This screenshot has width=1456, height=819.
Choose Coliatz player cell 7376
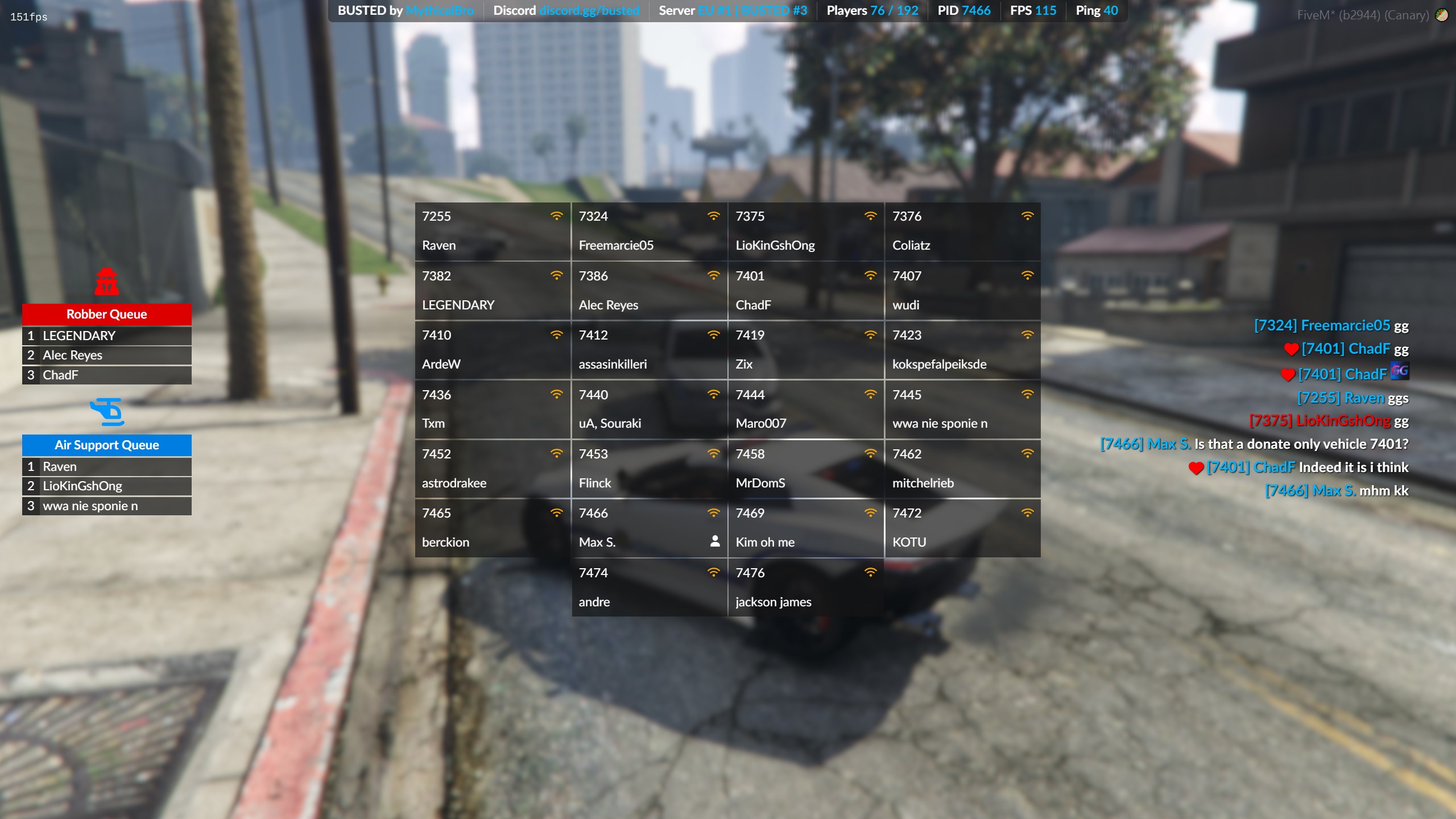point(962,231)
